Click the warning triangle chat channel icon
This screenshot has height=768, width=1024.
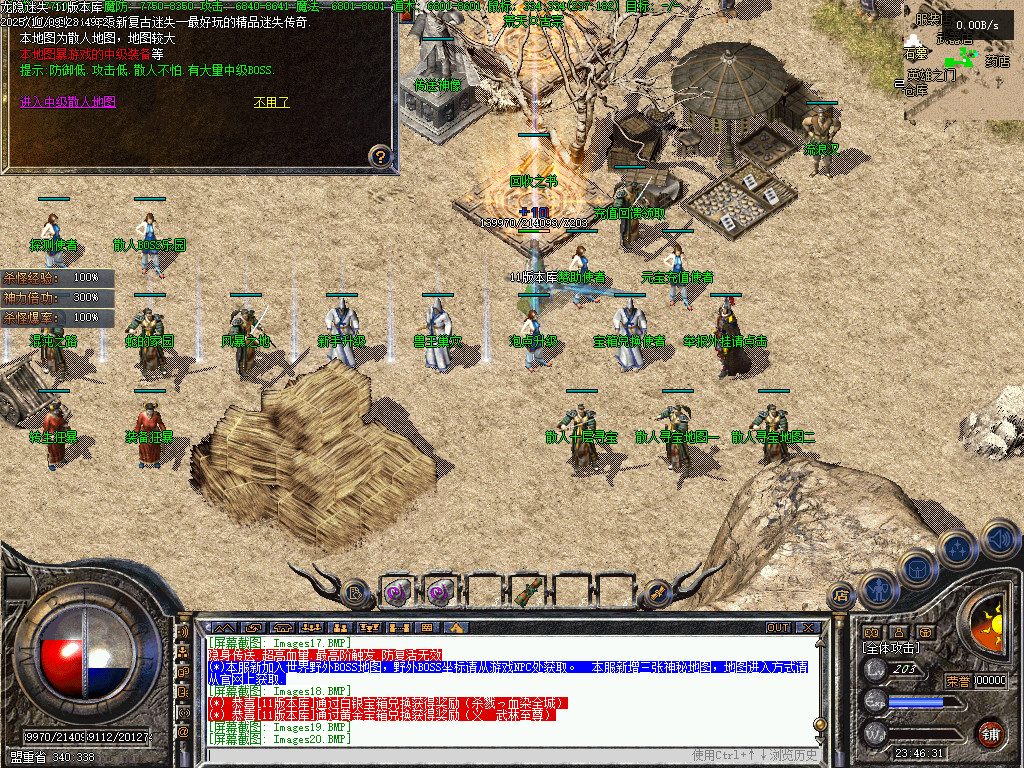coord(457,627)
